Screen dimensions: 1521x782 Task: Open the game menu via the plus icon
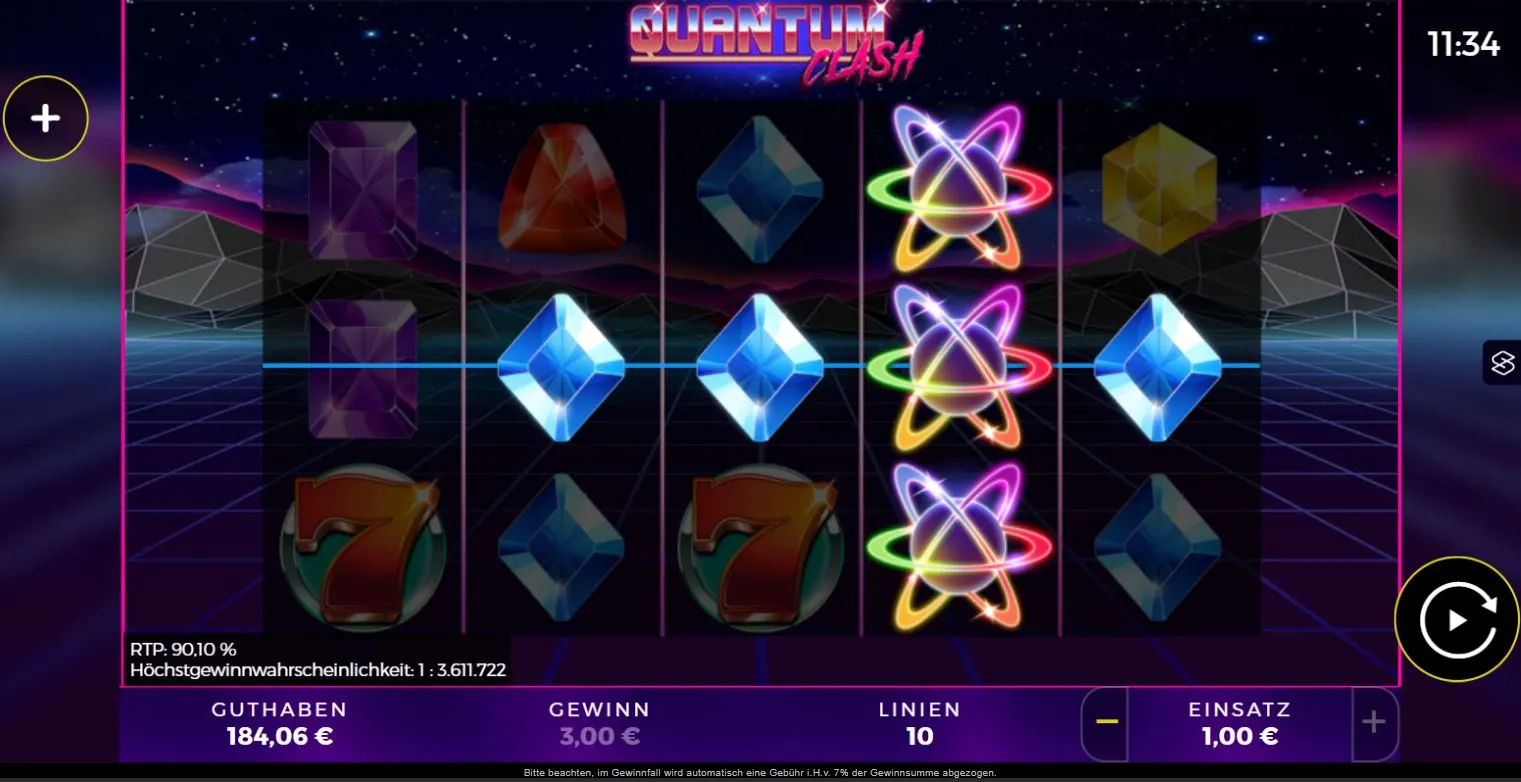46,117
